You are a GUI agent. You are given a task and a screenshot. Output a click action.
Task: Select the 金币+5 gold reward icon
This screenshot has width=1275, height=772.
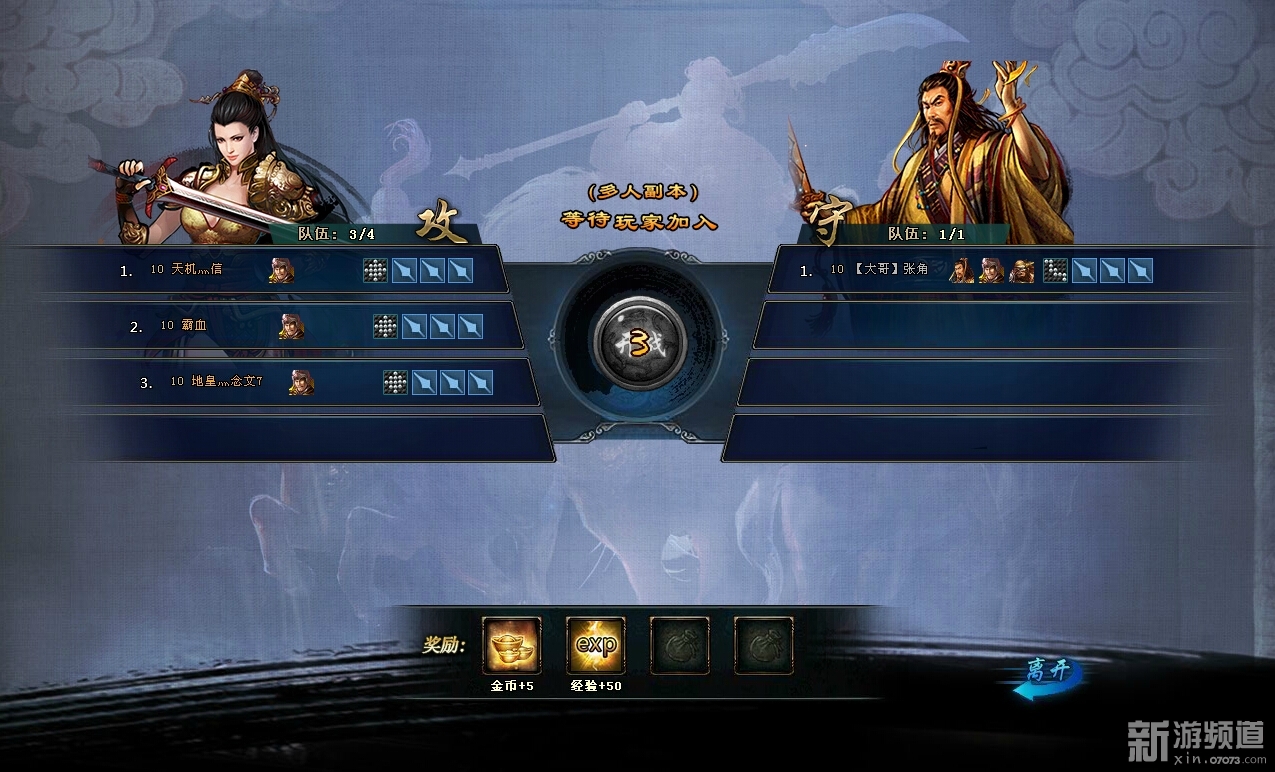click(x=512, y=645)
